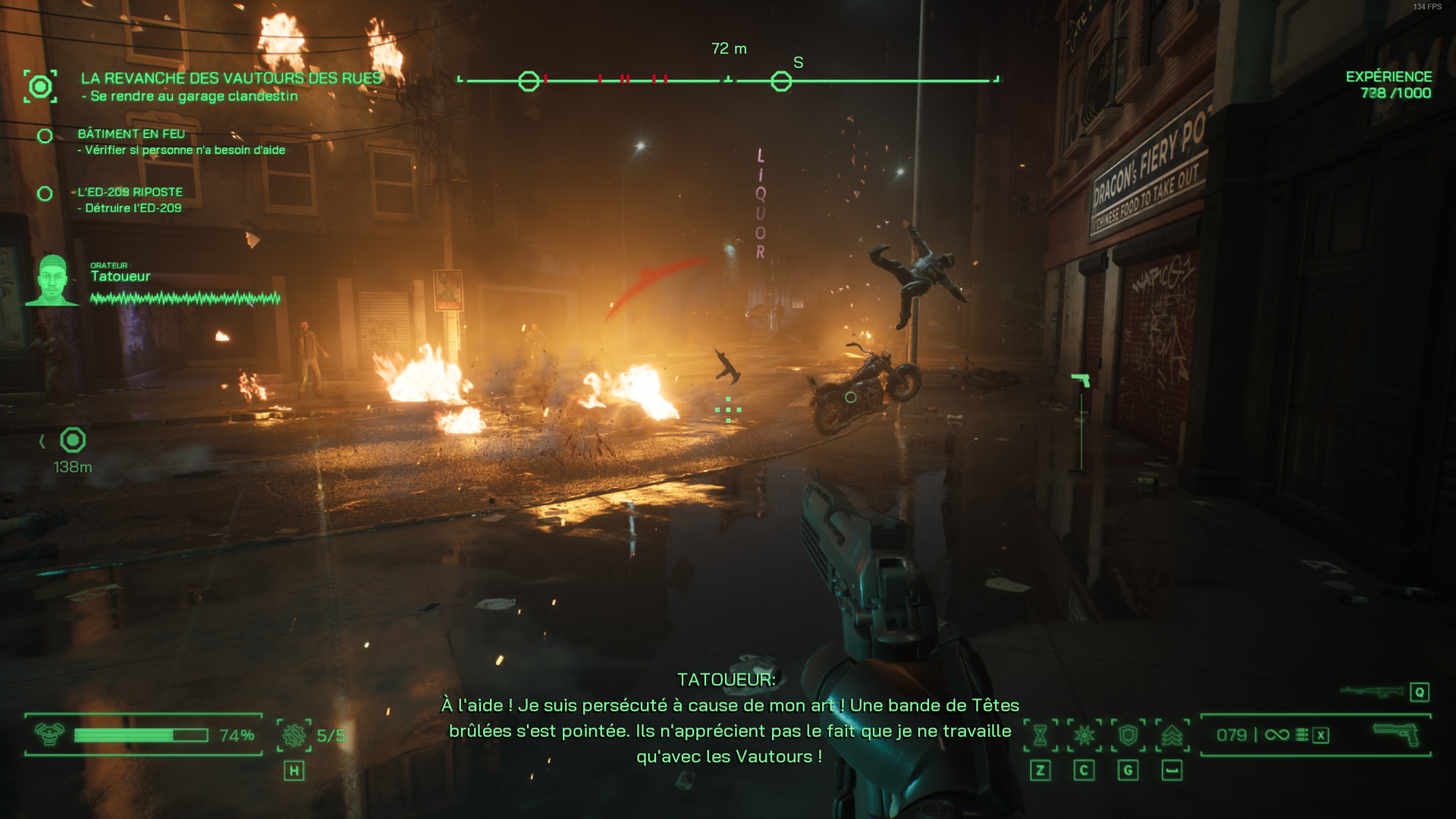Activate the triple-chevron dash ability
Image resolution: width=1456 pixels, height=819 pixels.
coord(1172,735)
